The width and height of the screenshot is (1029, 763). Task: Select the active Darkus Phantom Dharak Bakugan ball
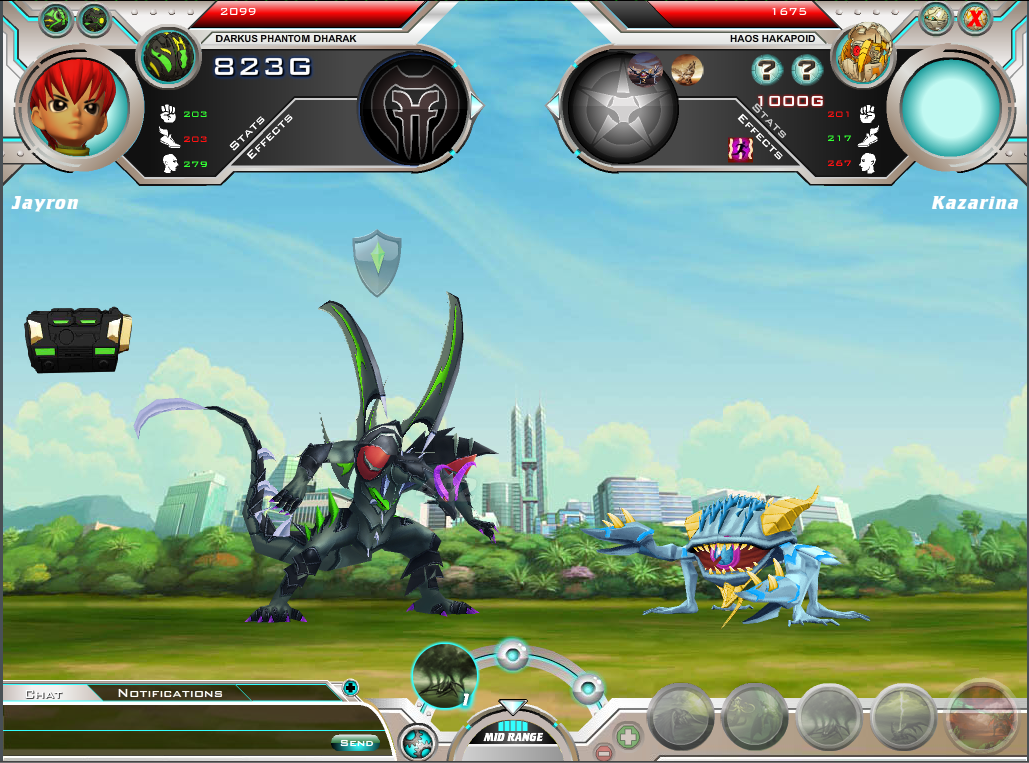[168, 57]
